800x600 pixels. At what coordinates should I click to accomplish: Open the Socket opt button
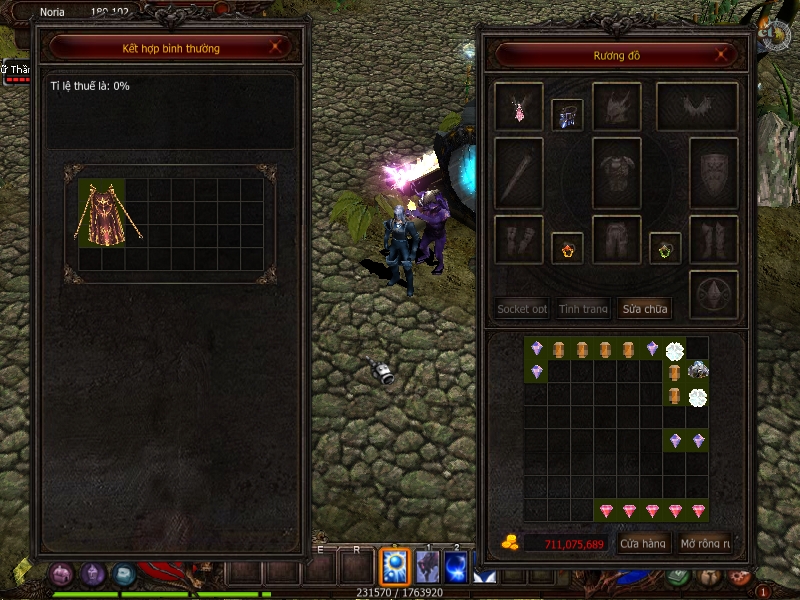[x=522, y=309]
